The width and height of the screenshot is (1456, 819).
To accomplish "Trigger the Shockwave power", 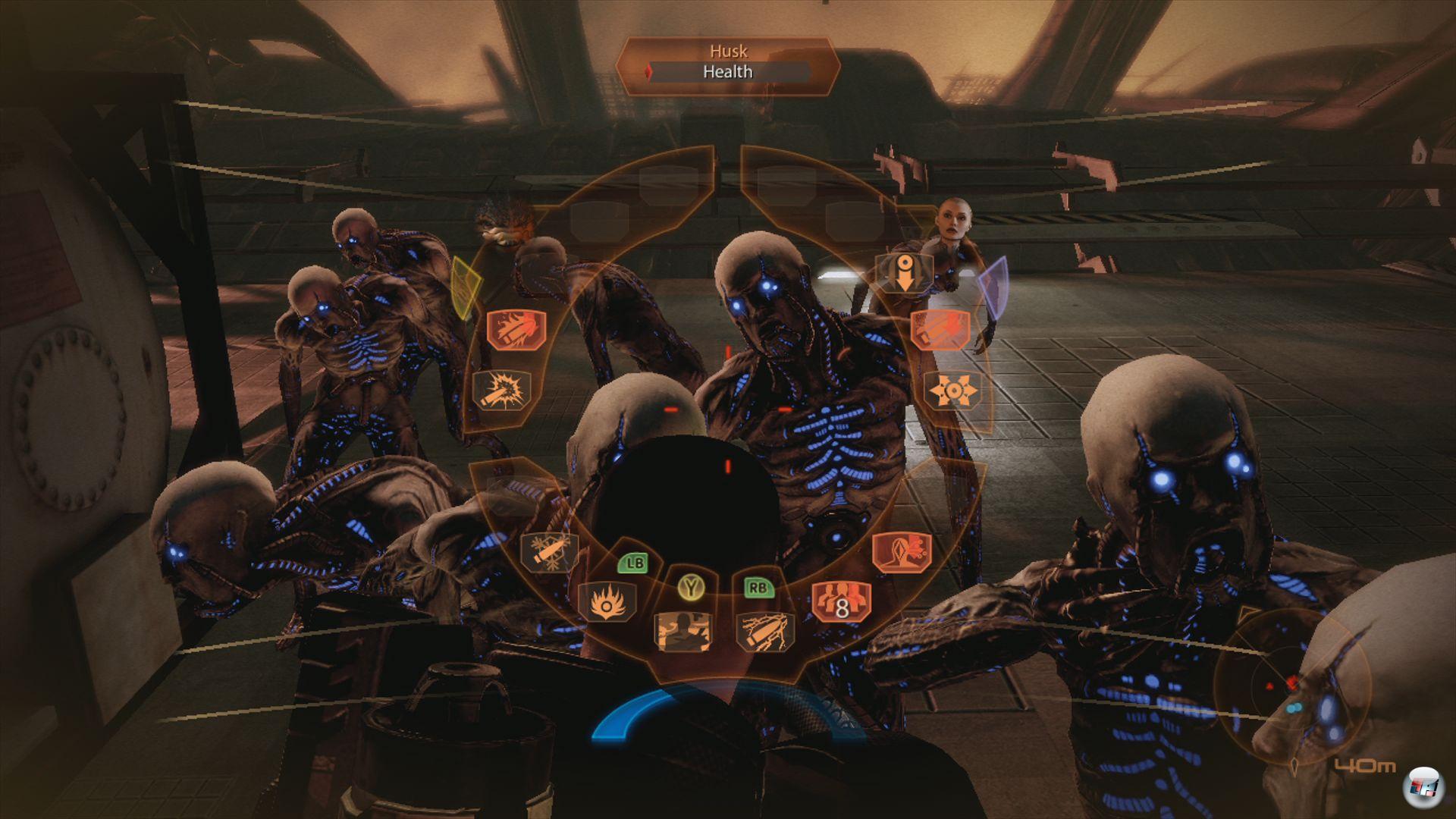I will click(x=952, y=391).
